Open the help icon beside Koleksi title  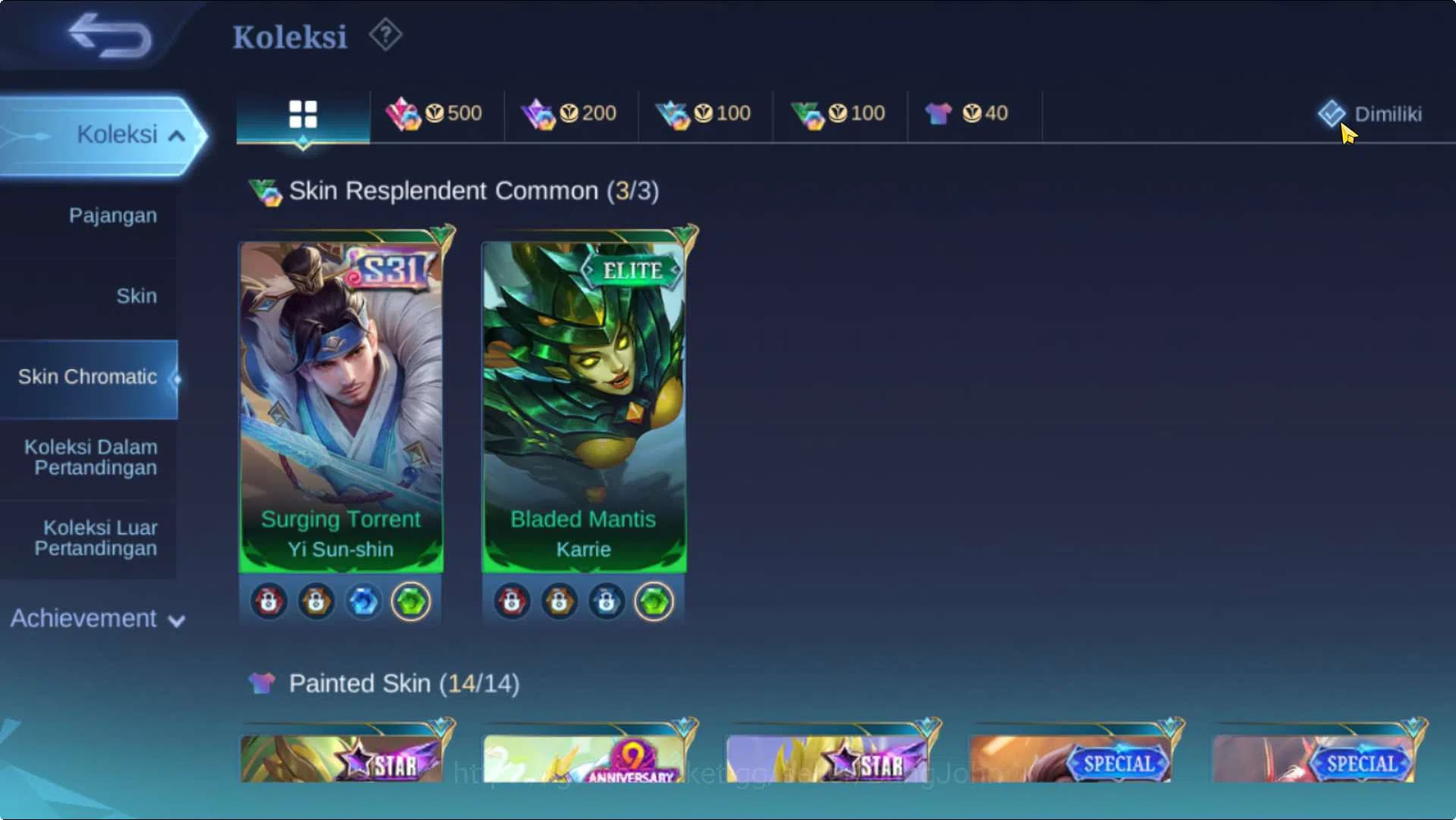coord(386,35)
